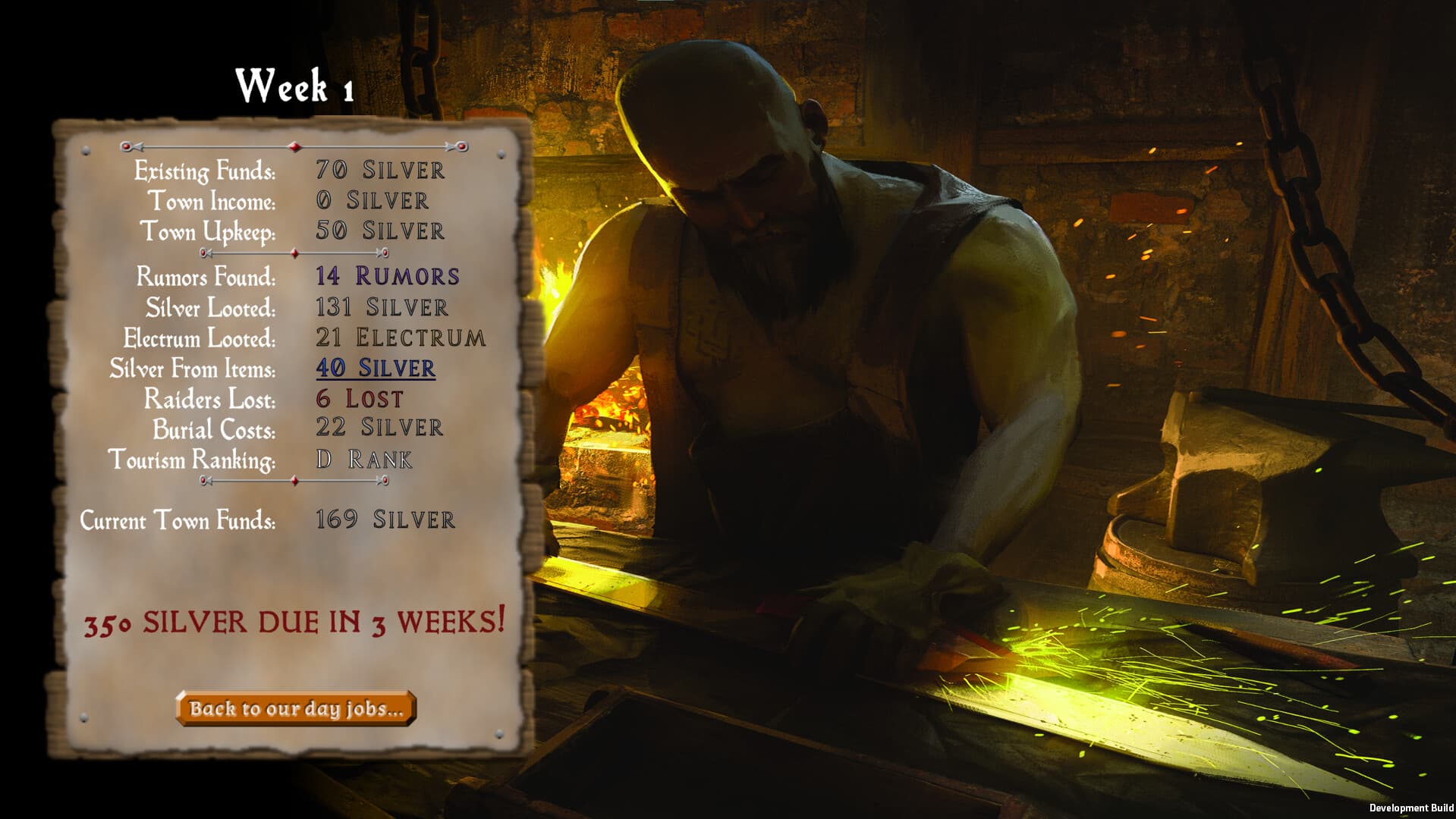Open the 40 Silver items breakdown link
1456x819 pixels.
(375, 369)
